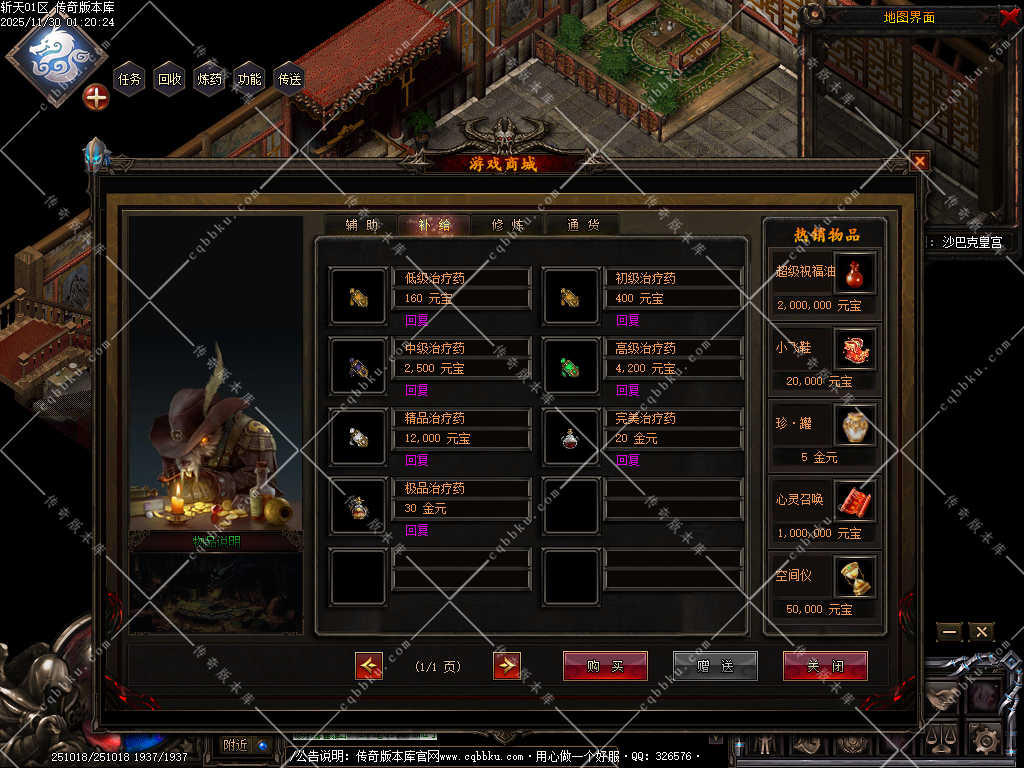Click the red plus icon under the avatar
Screen dimensions: 1024x768
tap(96, 98)
